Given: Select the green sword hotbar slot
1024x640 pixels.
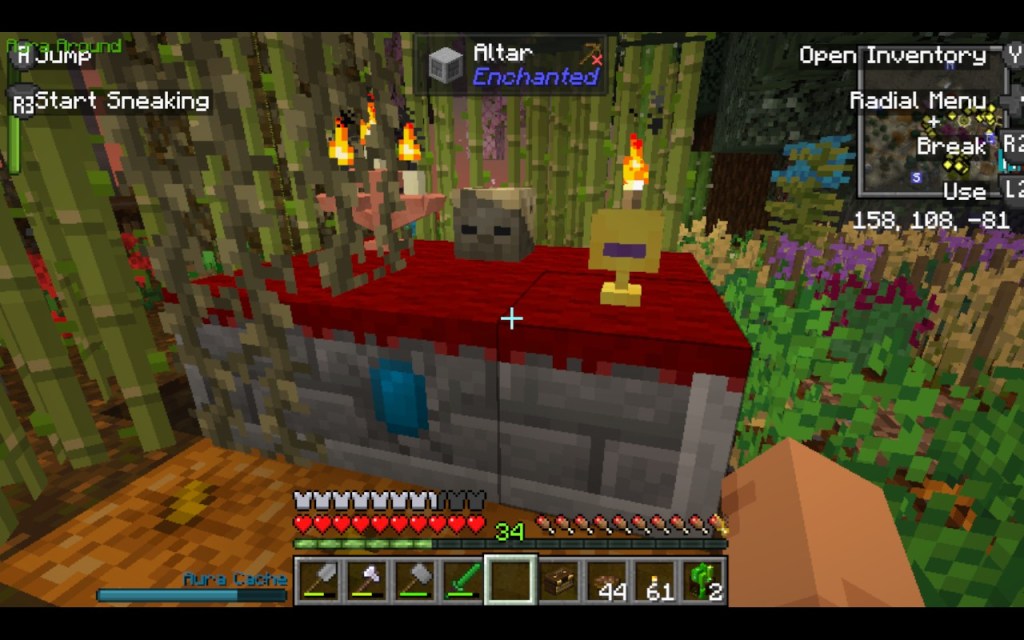Looking at the screenshot, I should click(460, 581).
